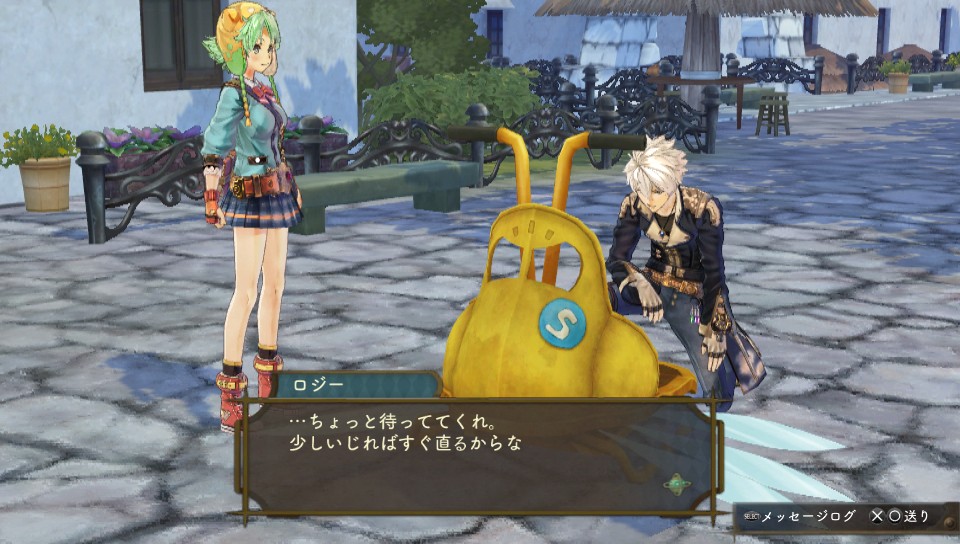Click the green gem continue indicator

click(x=678, y=484)
